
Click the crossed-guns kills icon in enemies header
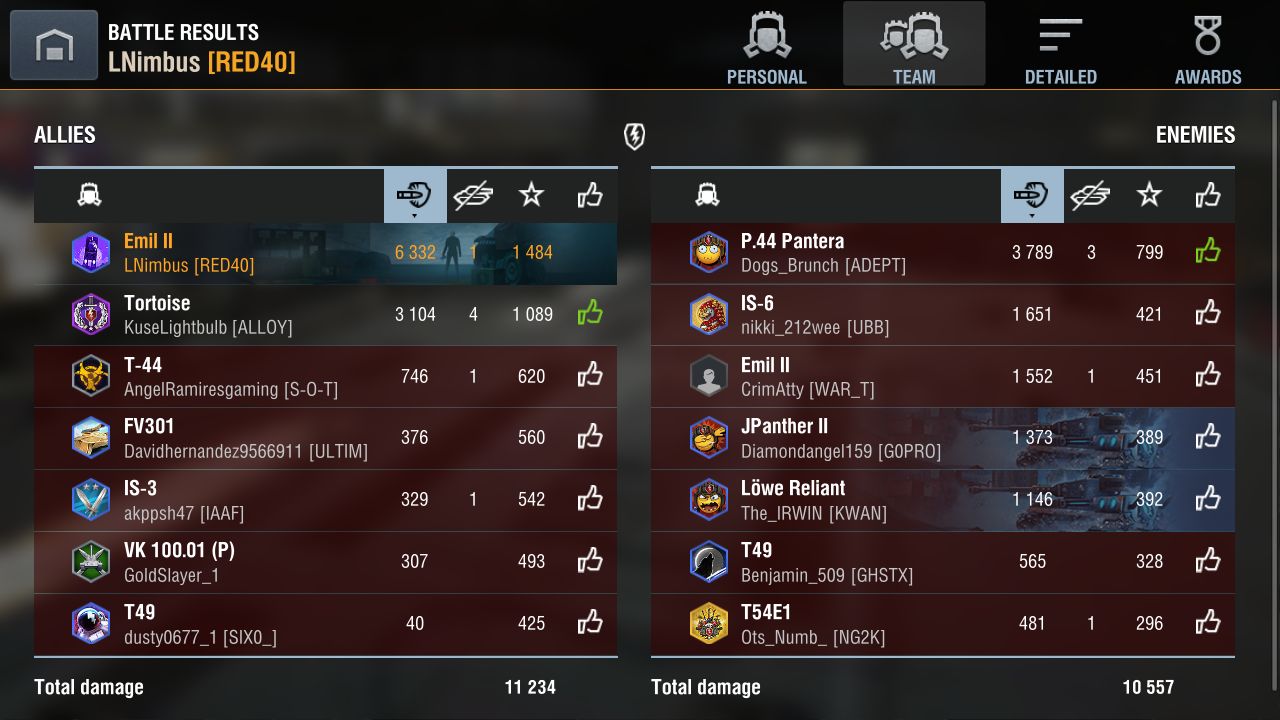point(1091,194)
